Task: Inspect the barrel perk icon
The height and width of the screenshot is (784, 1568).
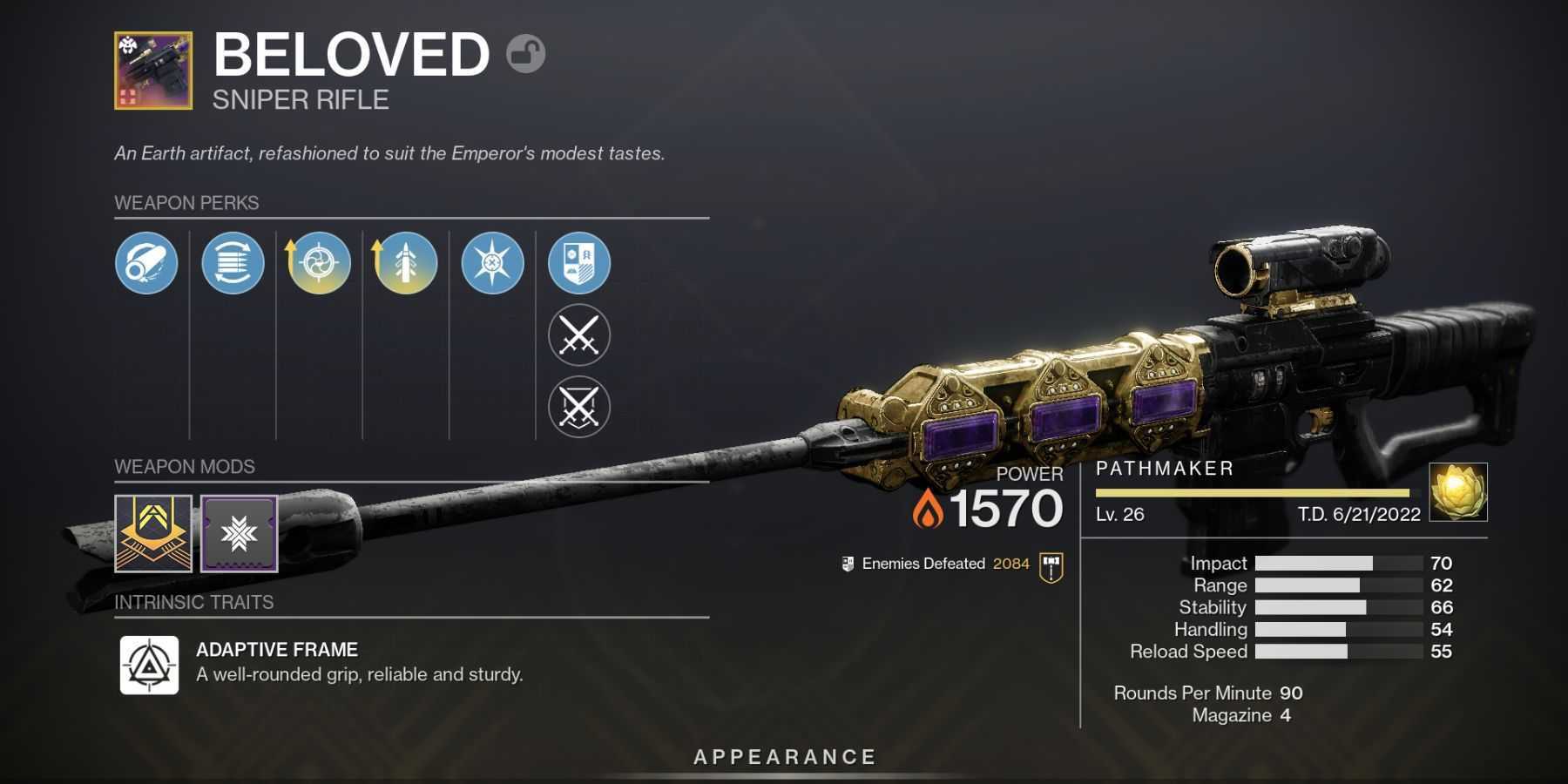Action: click(146, 262)
